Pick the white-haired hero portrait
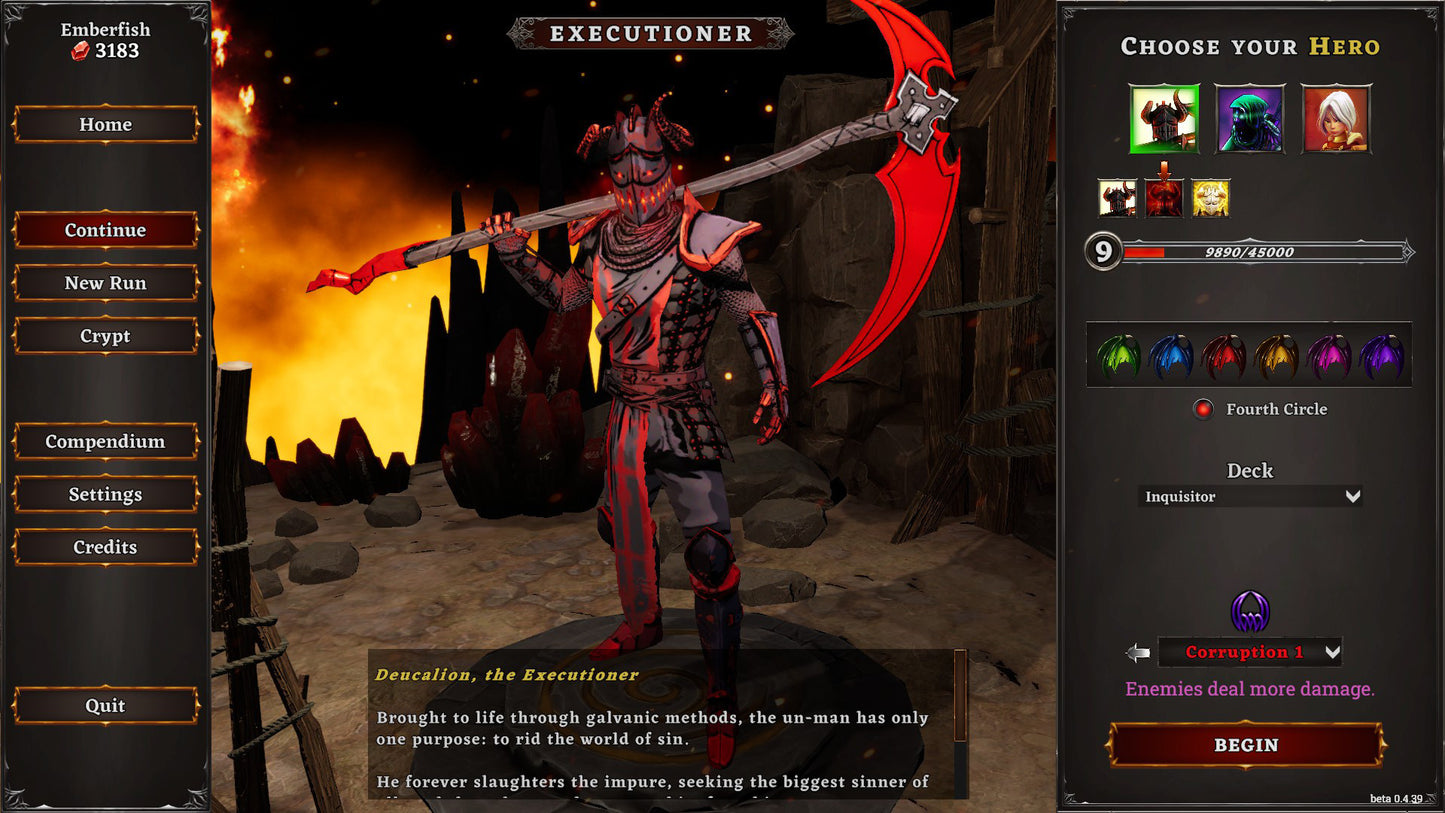Screen dimensions: 1445x813 (x=1336, y=119)
